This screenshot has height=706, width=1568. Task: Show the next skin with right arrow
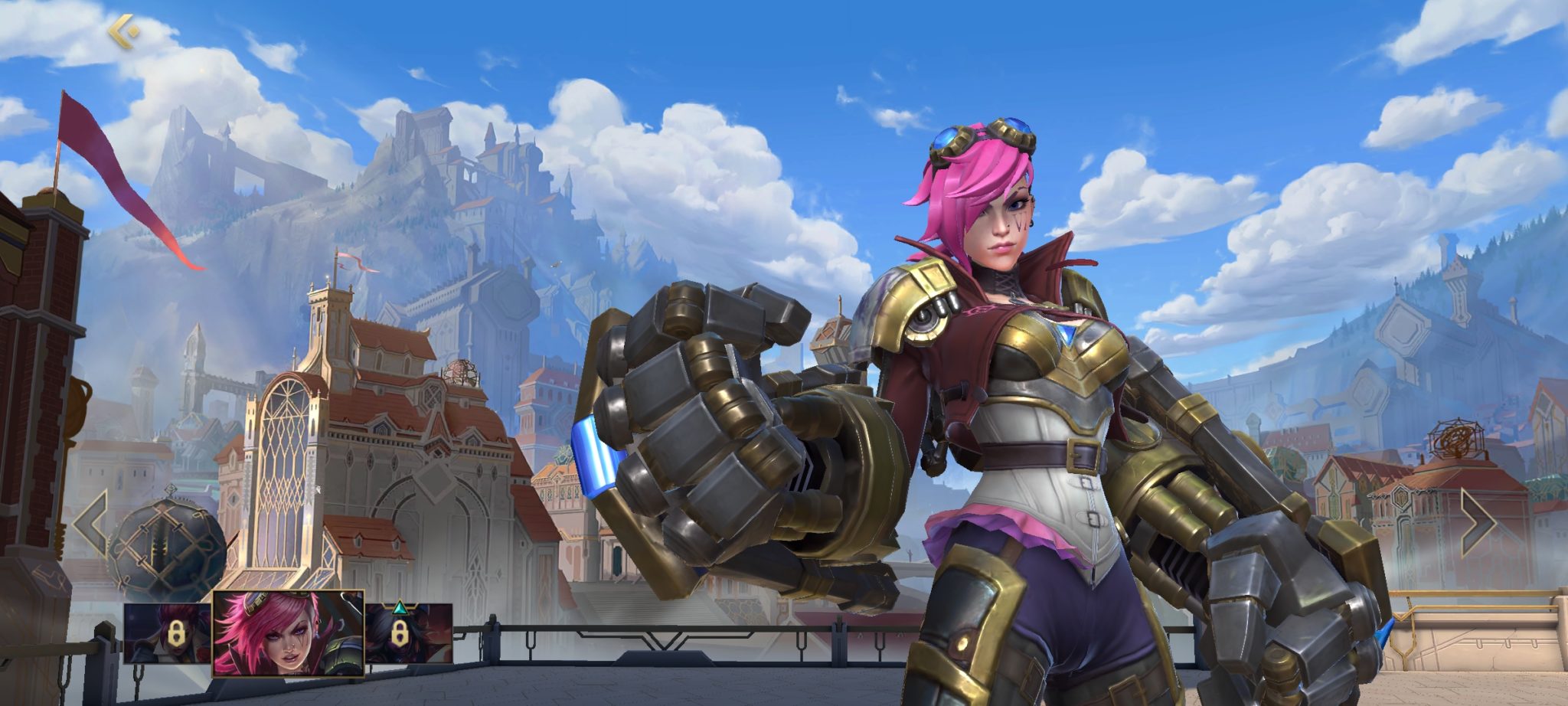tap(1476, 524)
